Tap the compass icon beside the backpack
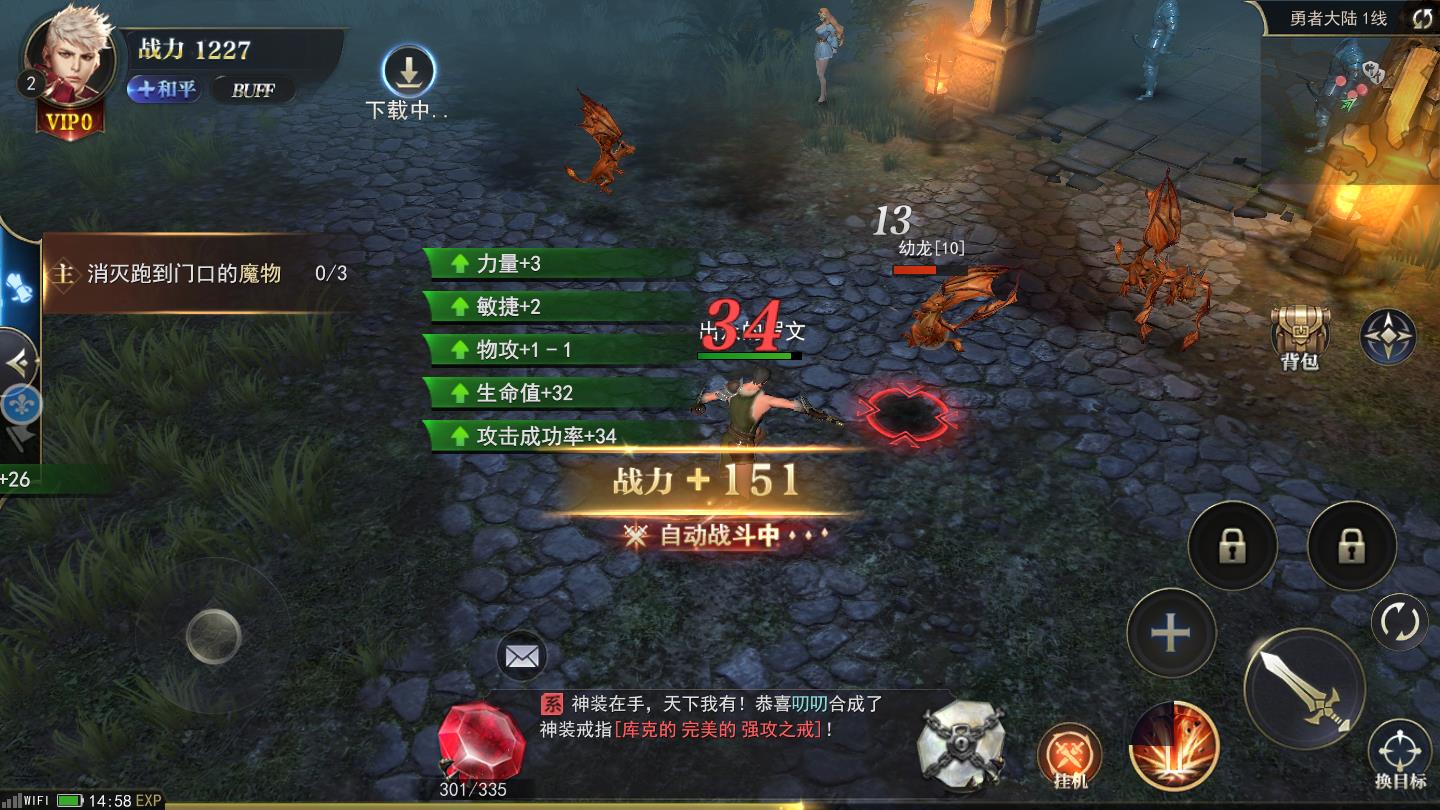Screen dimensions: 1440x810 (1387, 337)
